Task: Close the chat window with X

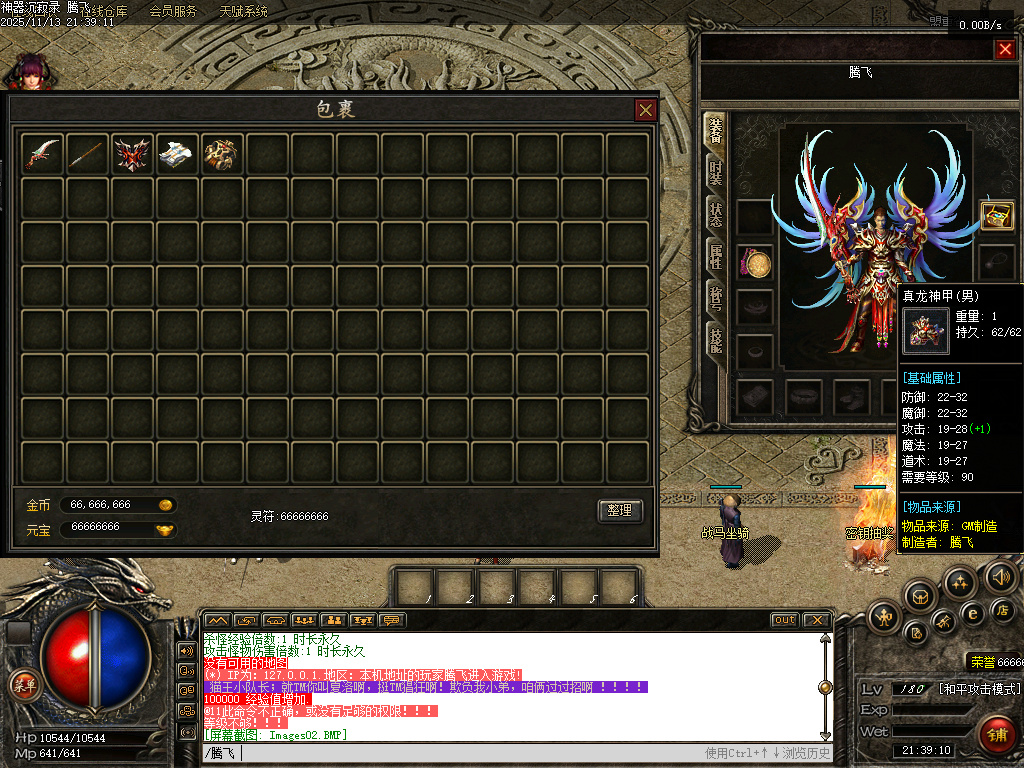Action: point(816,620)
